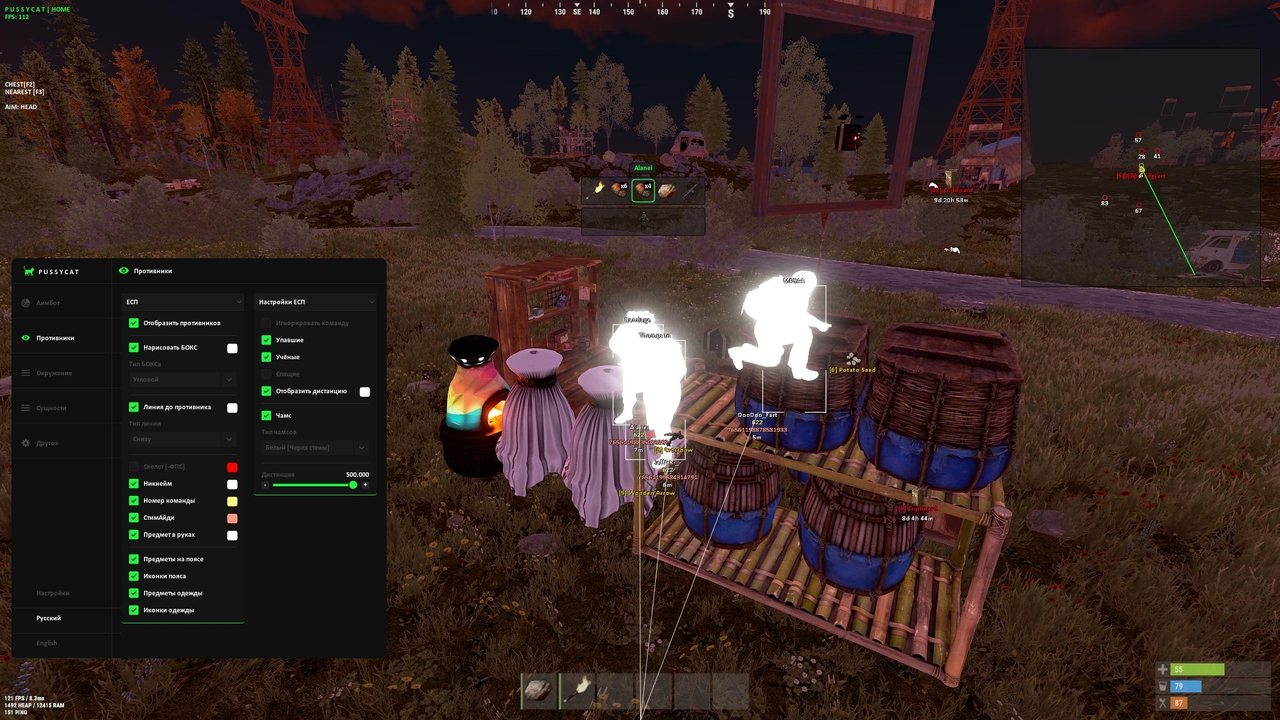Uncheck Нарисовать БОКС

pos(133,347)
